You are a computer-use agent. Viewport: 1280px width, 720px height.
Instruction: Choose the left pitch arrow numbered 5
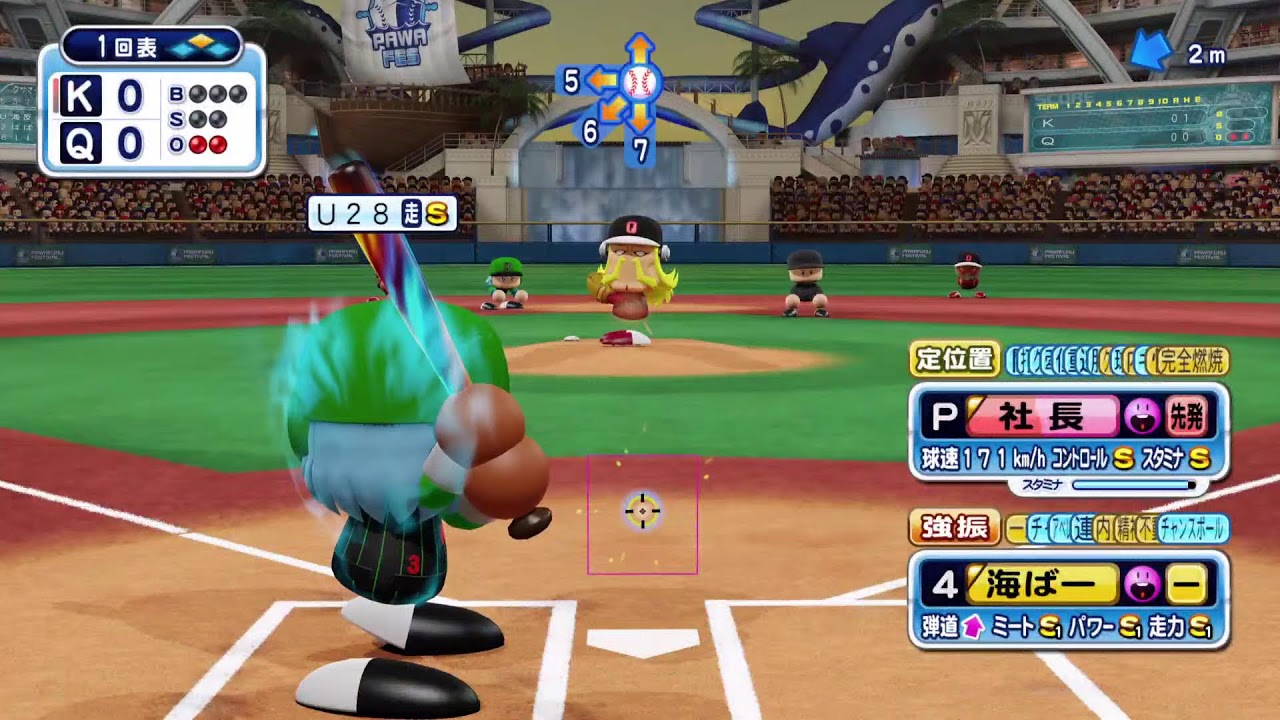(x=600, y=80)
